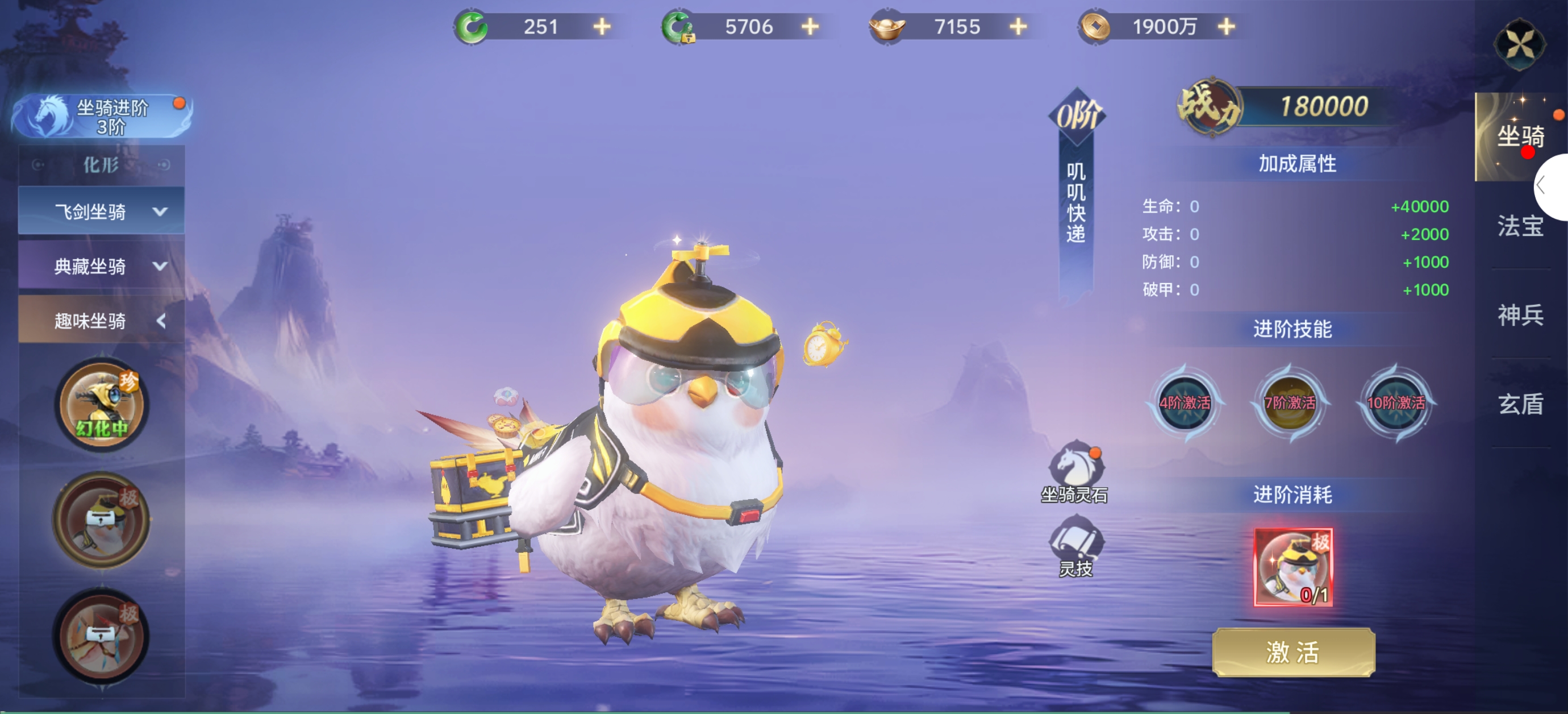This screenshot has width=1568, height=714.
Task: Switch to the 神兵 tab
Action: pyautogui.click(x=1520, y=315)
